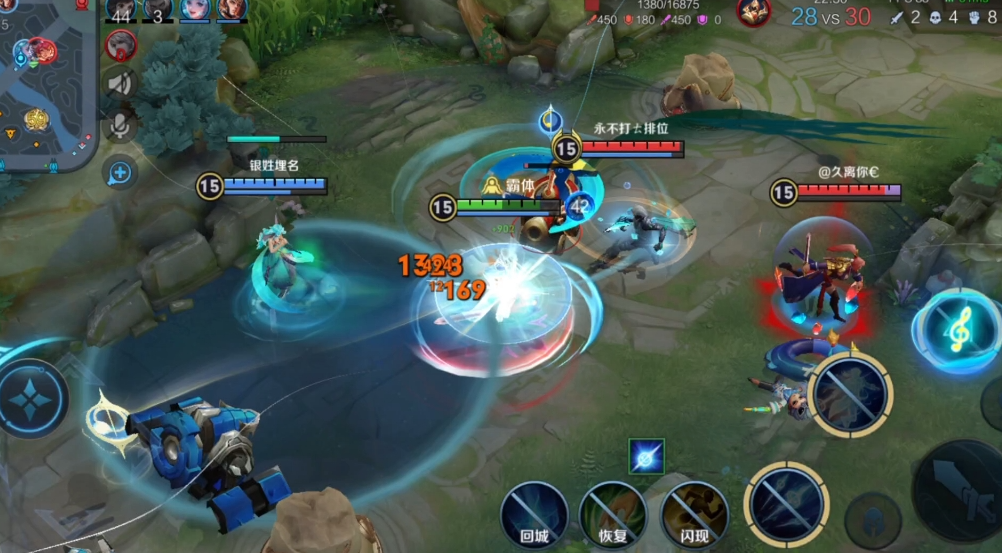Activate the musical note skill
This screenshot has width=1002, height=553.
click(x=956, y=331)
